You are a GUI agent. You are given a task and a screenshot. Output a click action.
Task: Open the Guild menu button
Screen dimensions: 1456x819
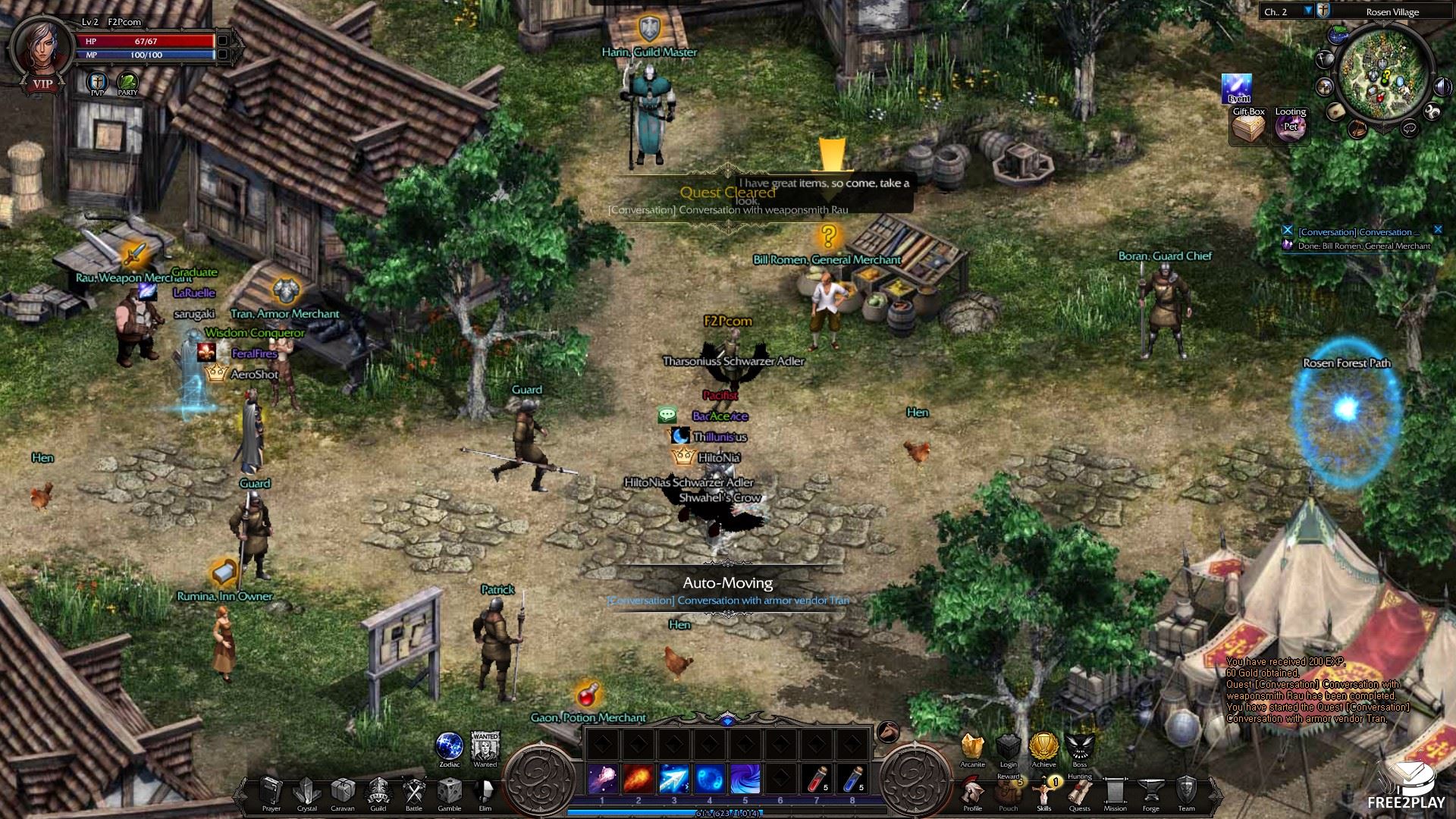point(378,792)
